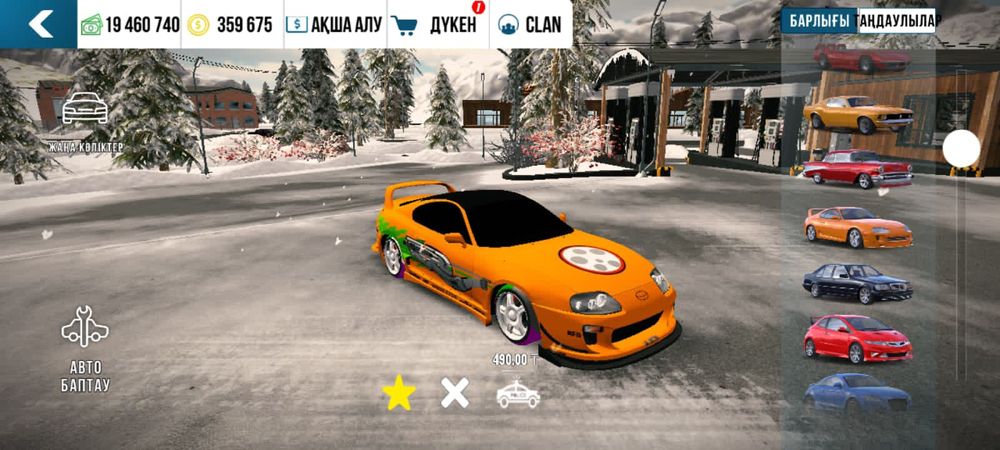
Task: Click the police car icon
Action: (x=518, y=394)
